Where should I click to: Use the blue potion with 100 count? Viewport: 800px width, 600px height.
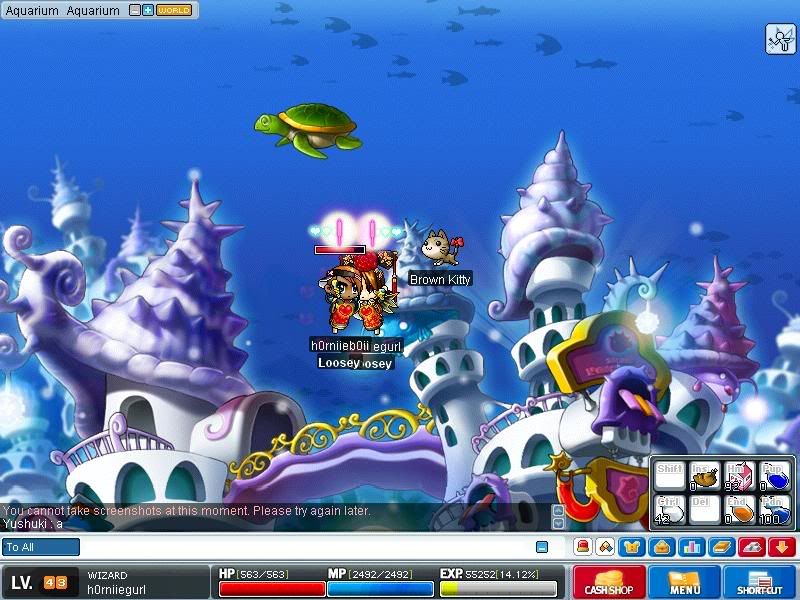click(773, 510)
